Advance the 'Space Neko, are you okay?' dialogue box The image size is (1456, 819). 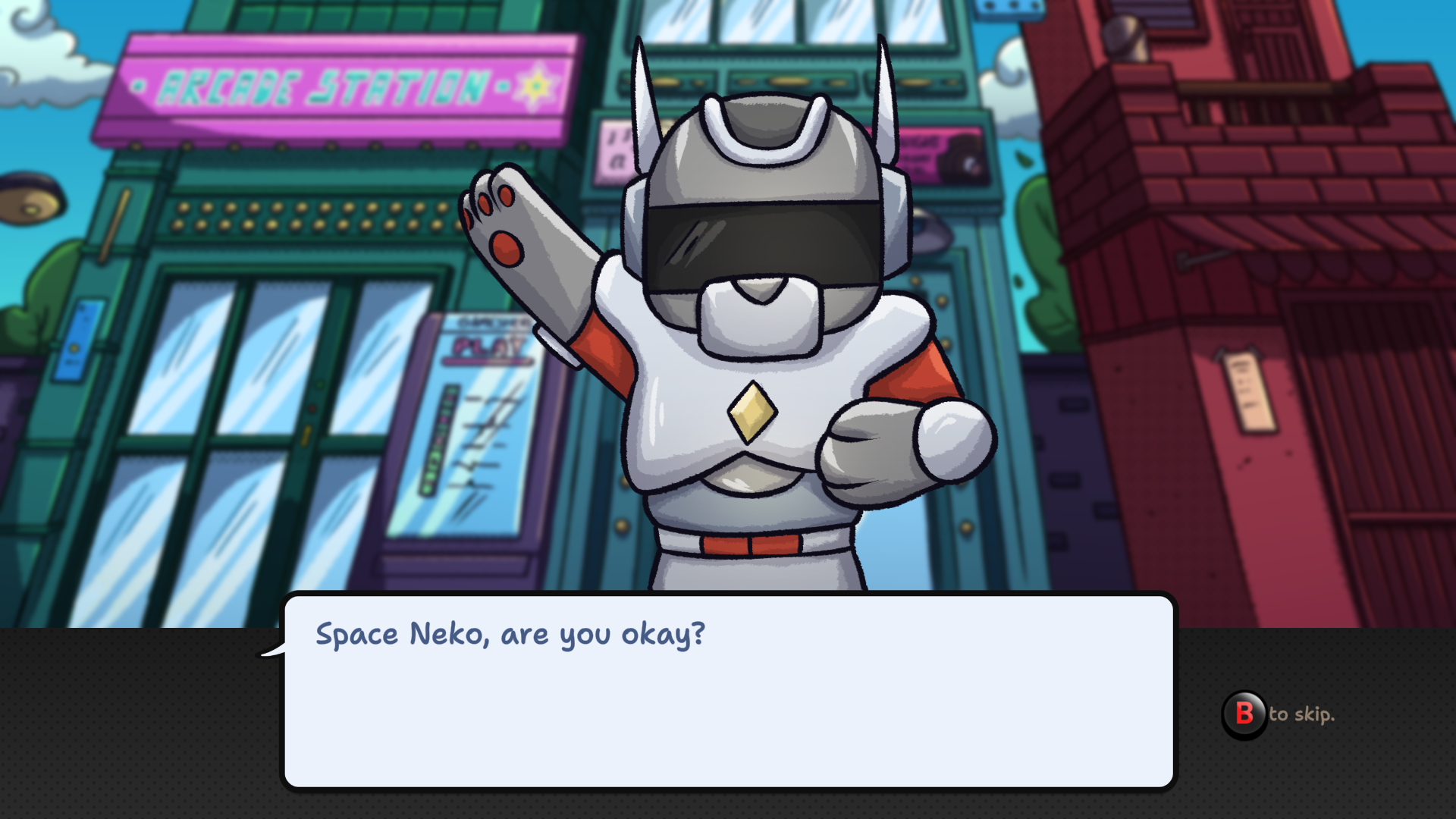(728, 692)
